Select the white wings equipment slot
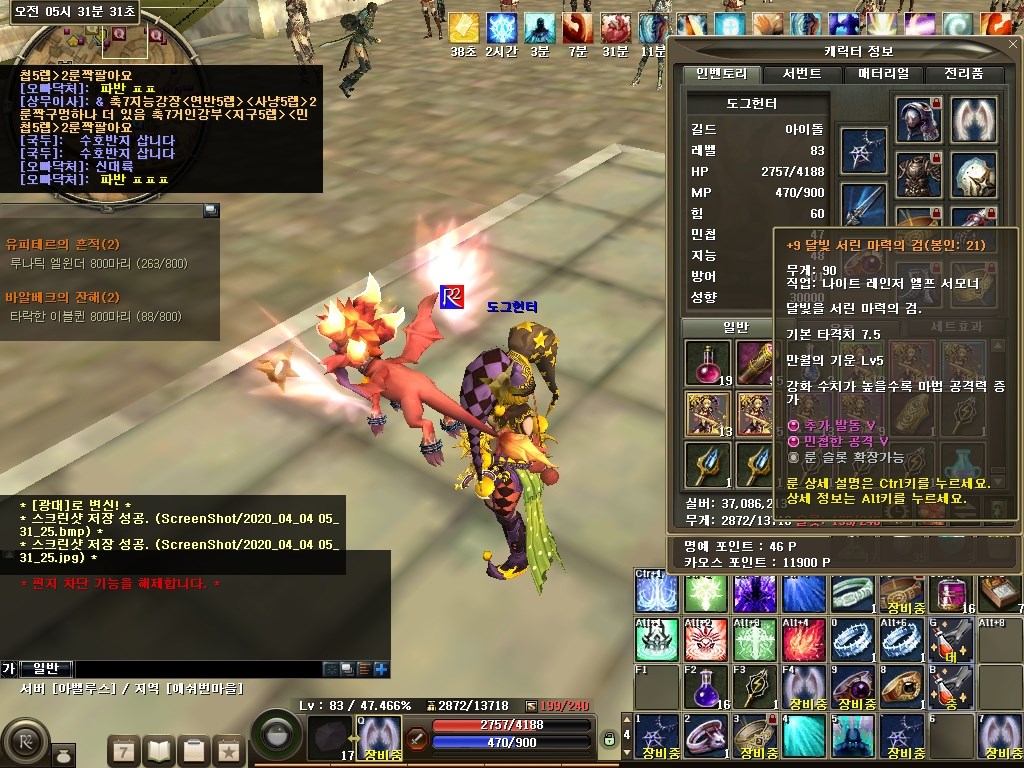The width and height of the screenshot is (1024, 768). pos(973,120)
